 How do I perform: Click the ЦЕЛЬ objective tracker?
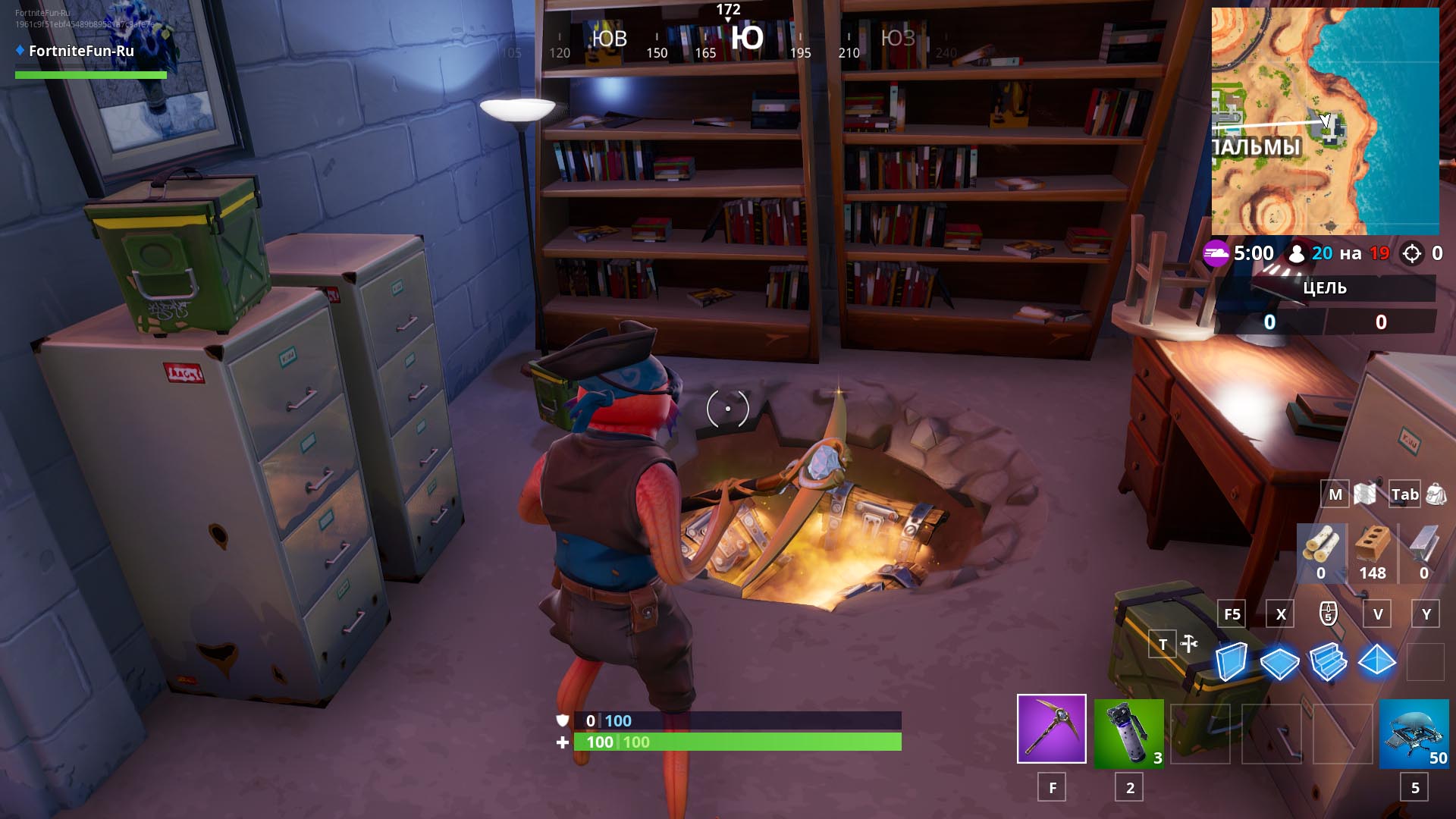(x=1324, y=288)
